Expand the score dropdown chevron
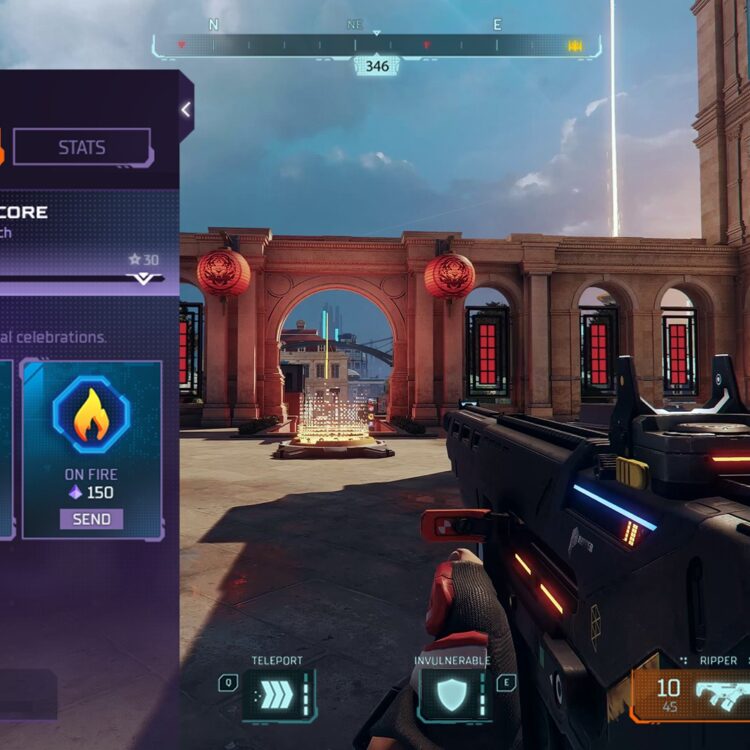Image resolution: width=750 pixels, height=750 pixels. click(x=144, y=279)
